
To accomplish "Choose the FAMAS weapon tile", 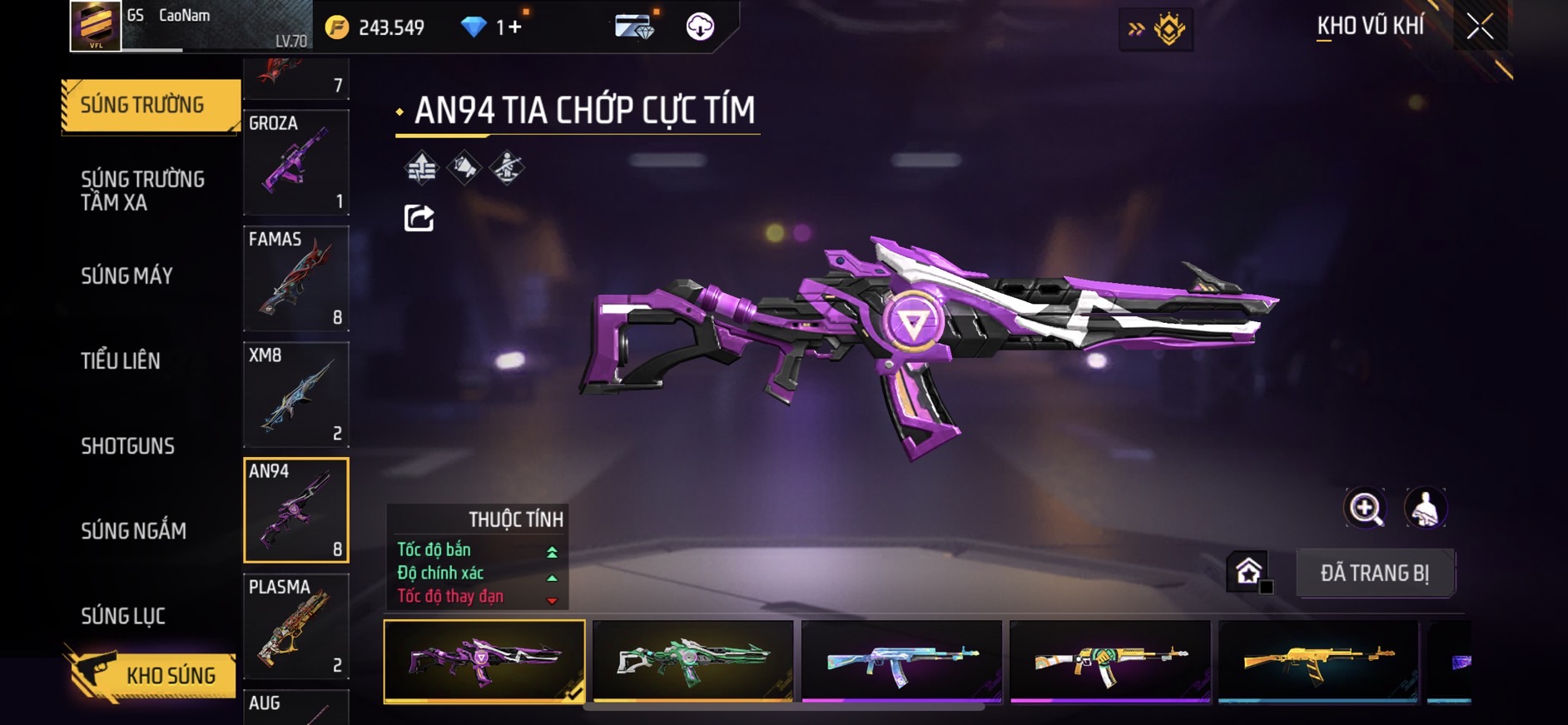I will [x=295, y=279].
